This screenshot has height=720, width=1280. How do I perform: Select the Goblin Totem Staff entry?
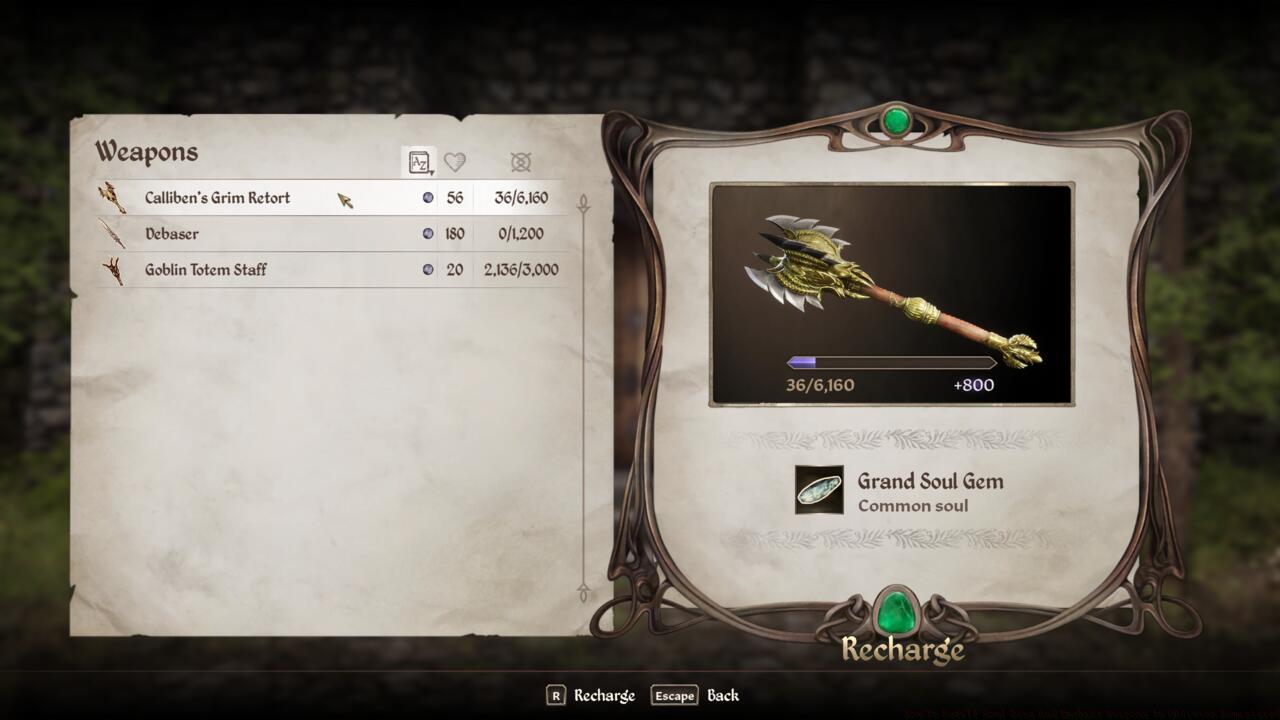pos(280,269)
